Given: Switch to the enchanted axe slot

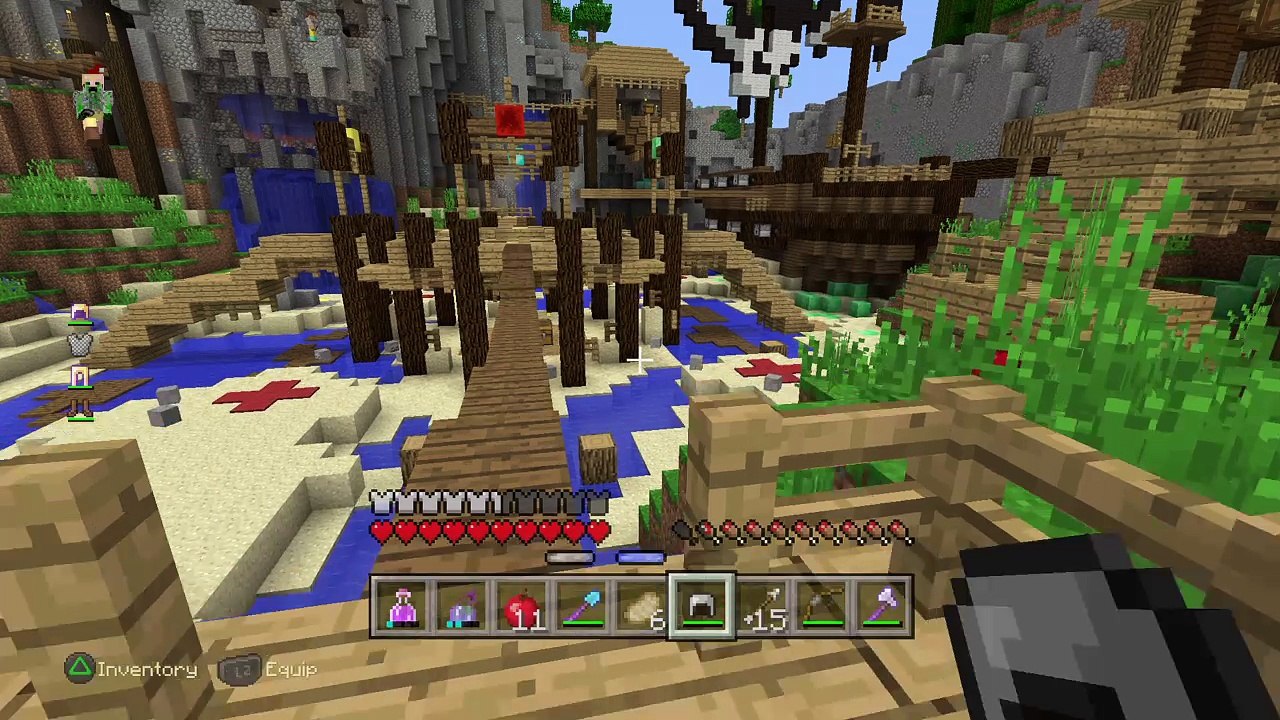Looking at the screenshot, I should (x=882, y=607).
